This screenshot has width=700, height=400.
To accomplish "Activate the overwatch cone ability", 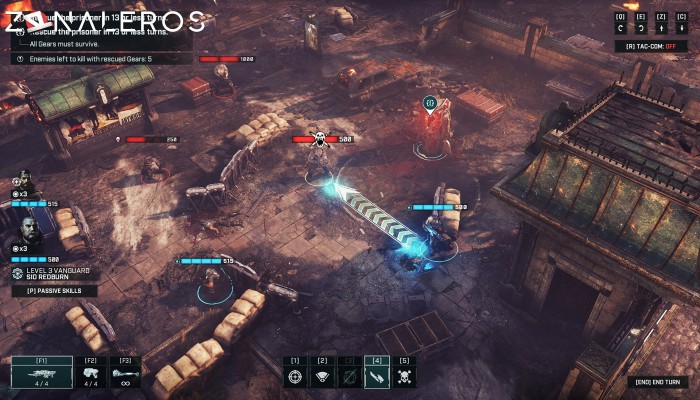I will coord(322,377).
